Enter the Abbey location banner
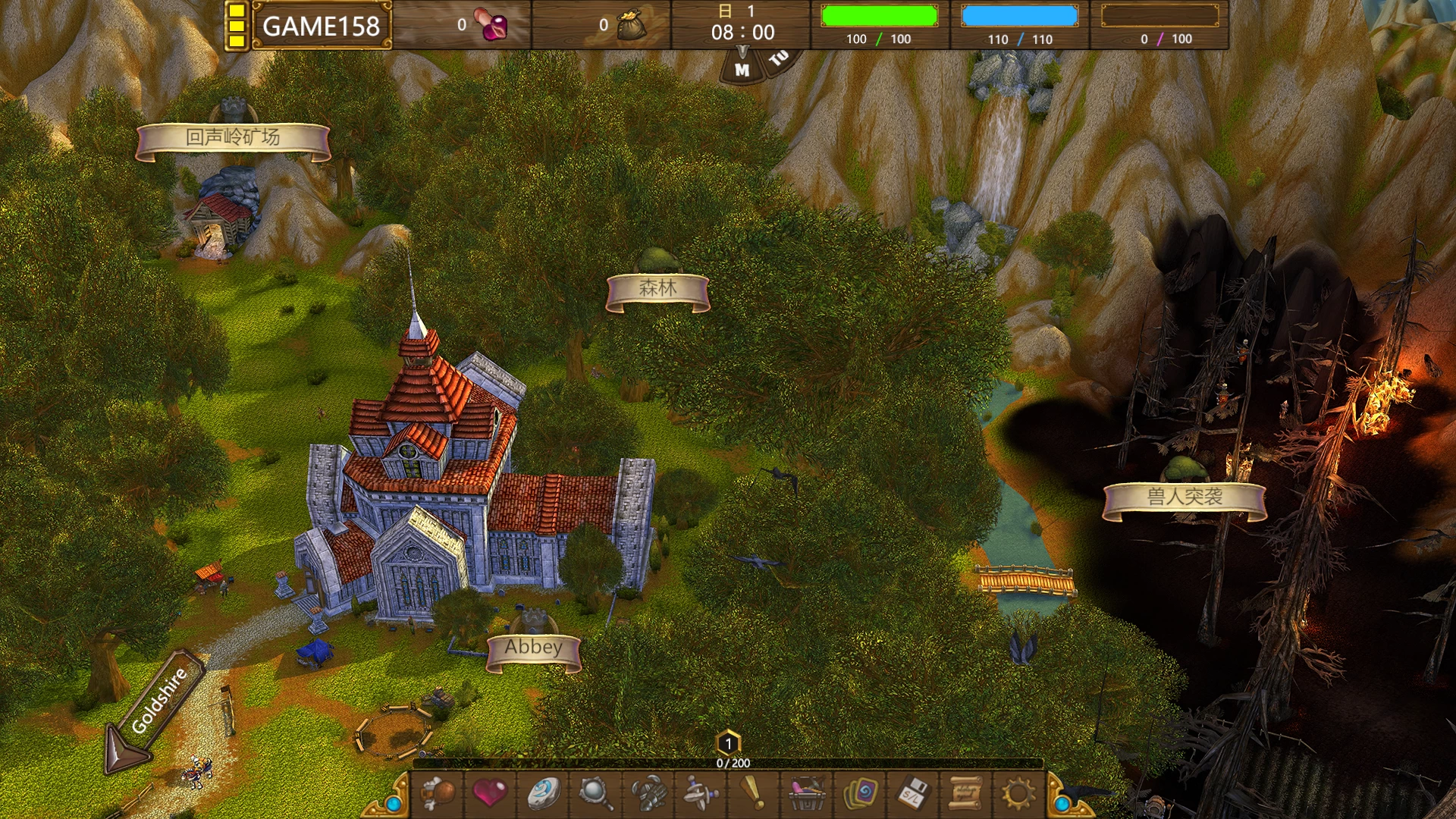Viewport: 1456px width, 819px height. click(534, 648)
